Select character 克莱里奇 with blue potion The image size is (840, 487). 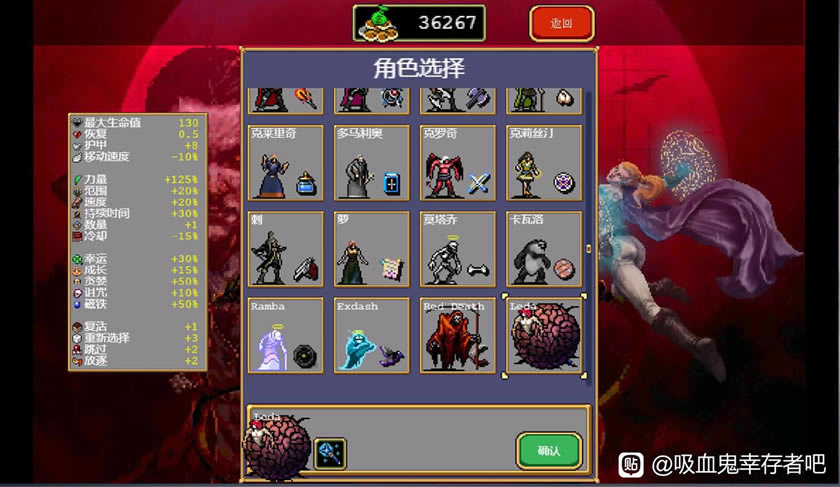coord(286,163)
